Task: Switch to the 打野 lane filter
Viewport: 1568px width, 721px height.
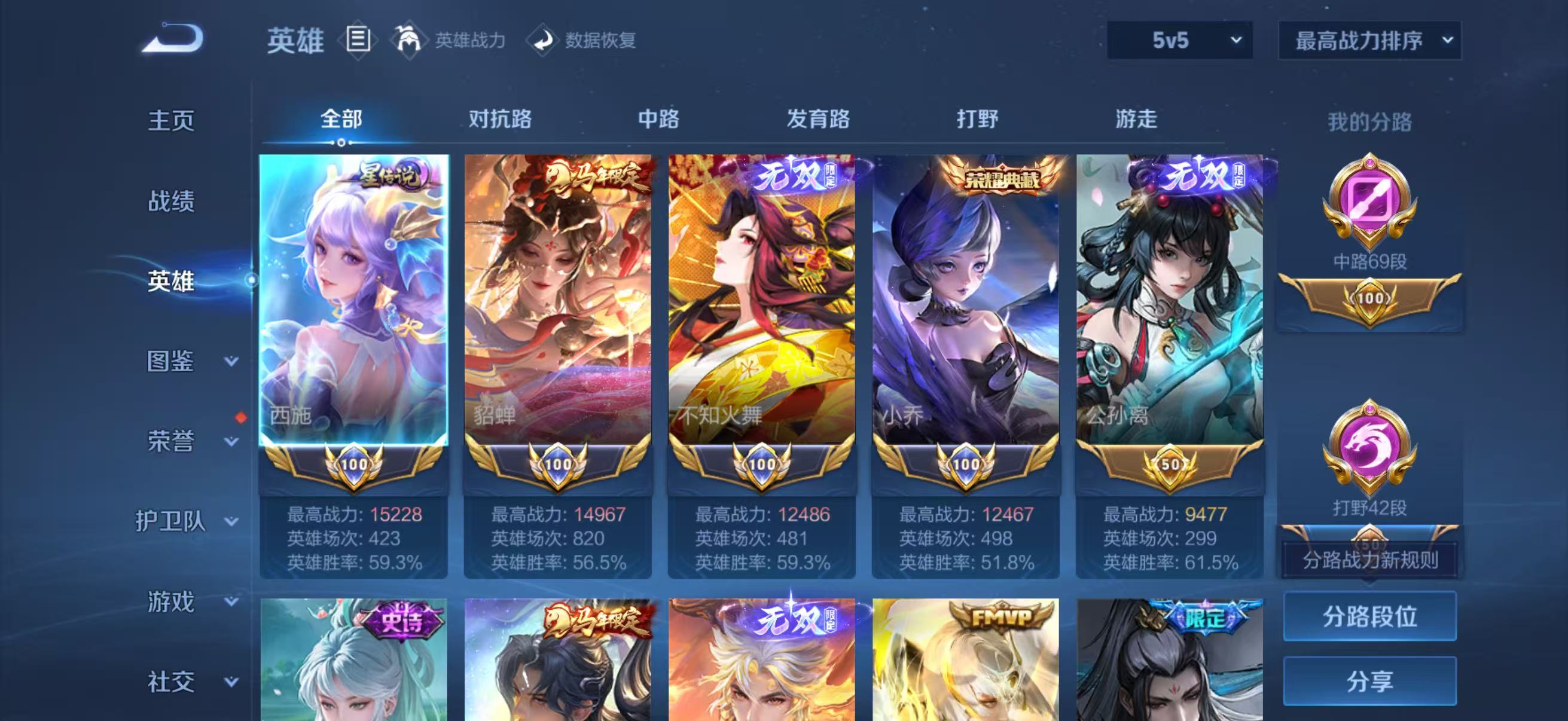Action: (x=977, y=121)
